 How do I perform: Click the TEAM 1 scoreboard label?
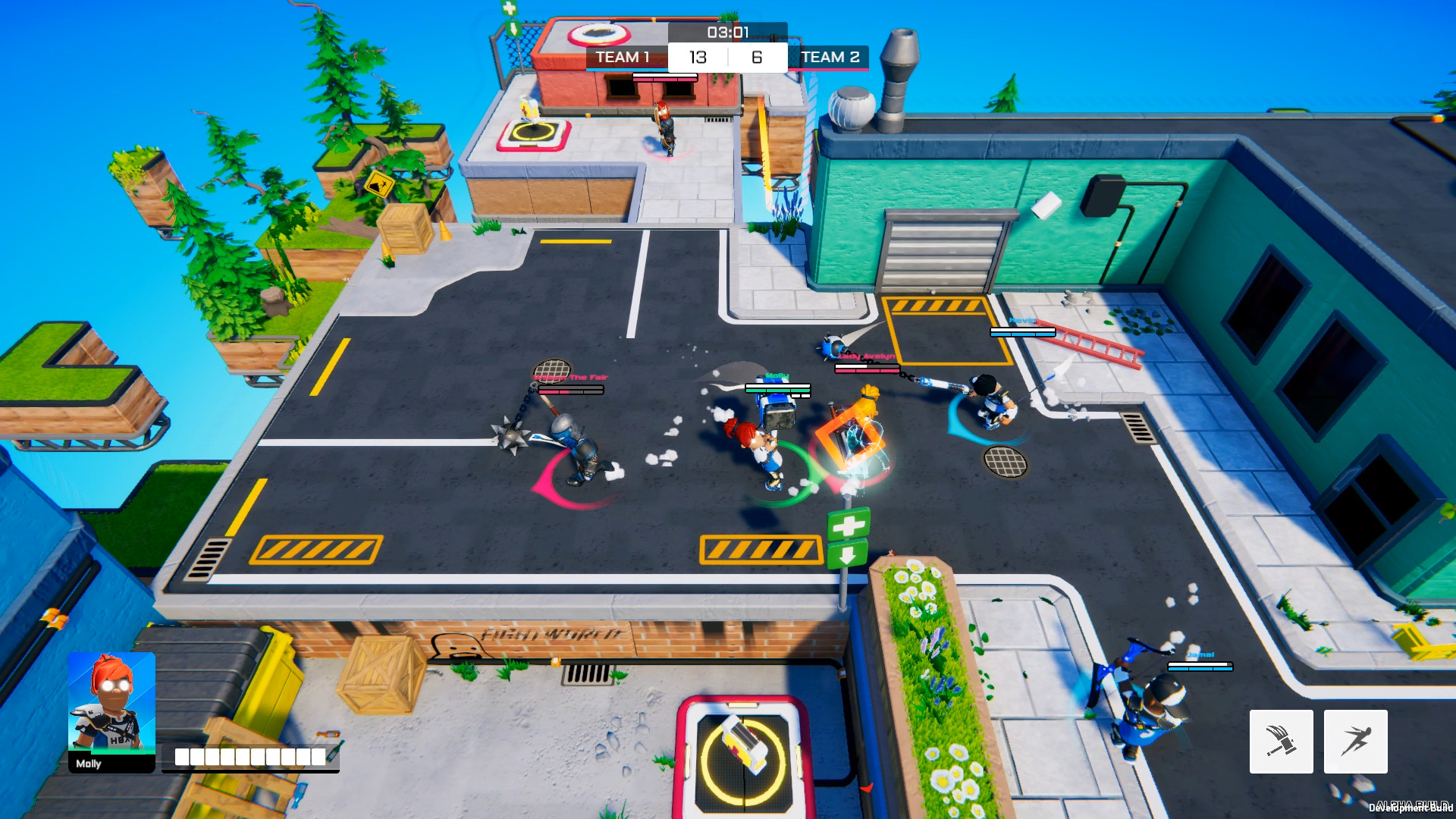pos(624,57)
